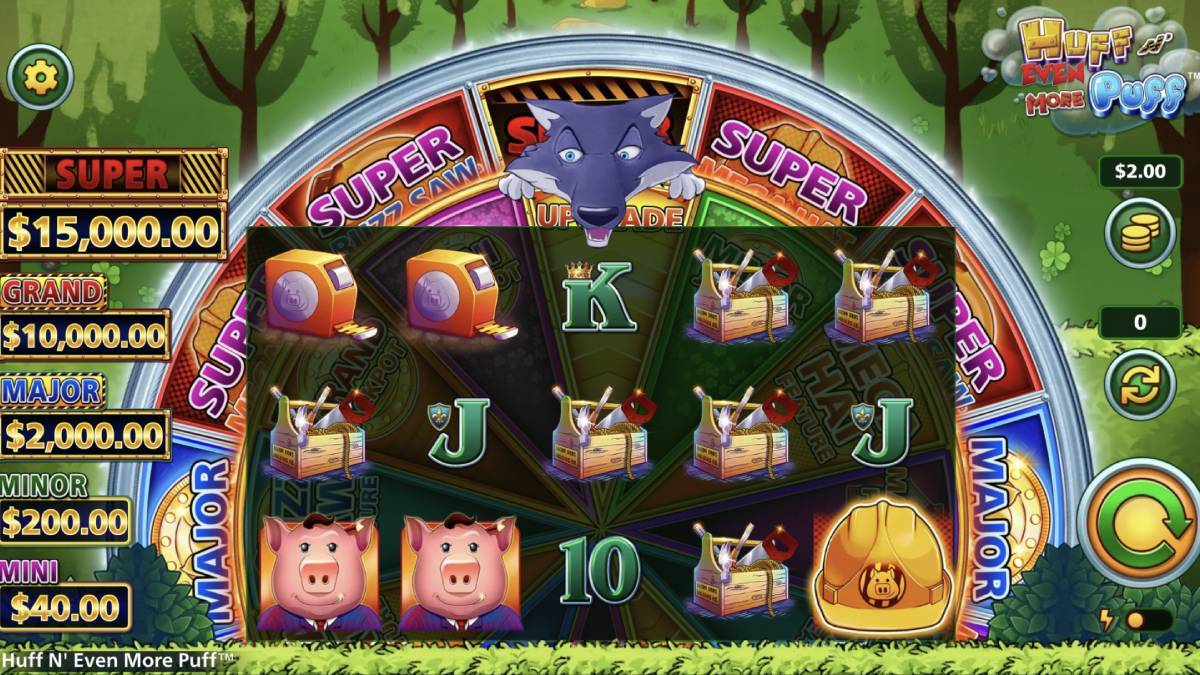Open the gear settings menu

point(41,77)
